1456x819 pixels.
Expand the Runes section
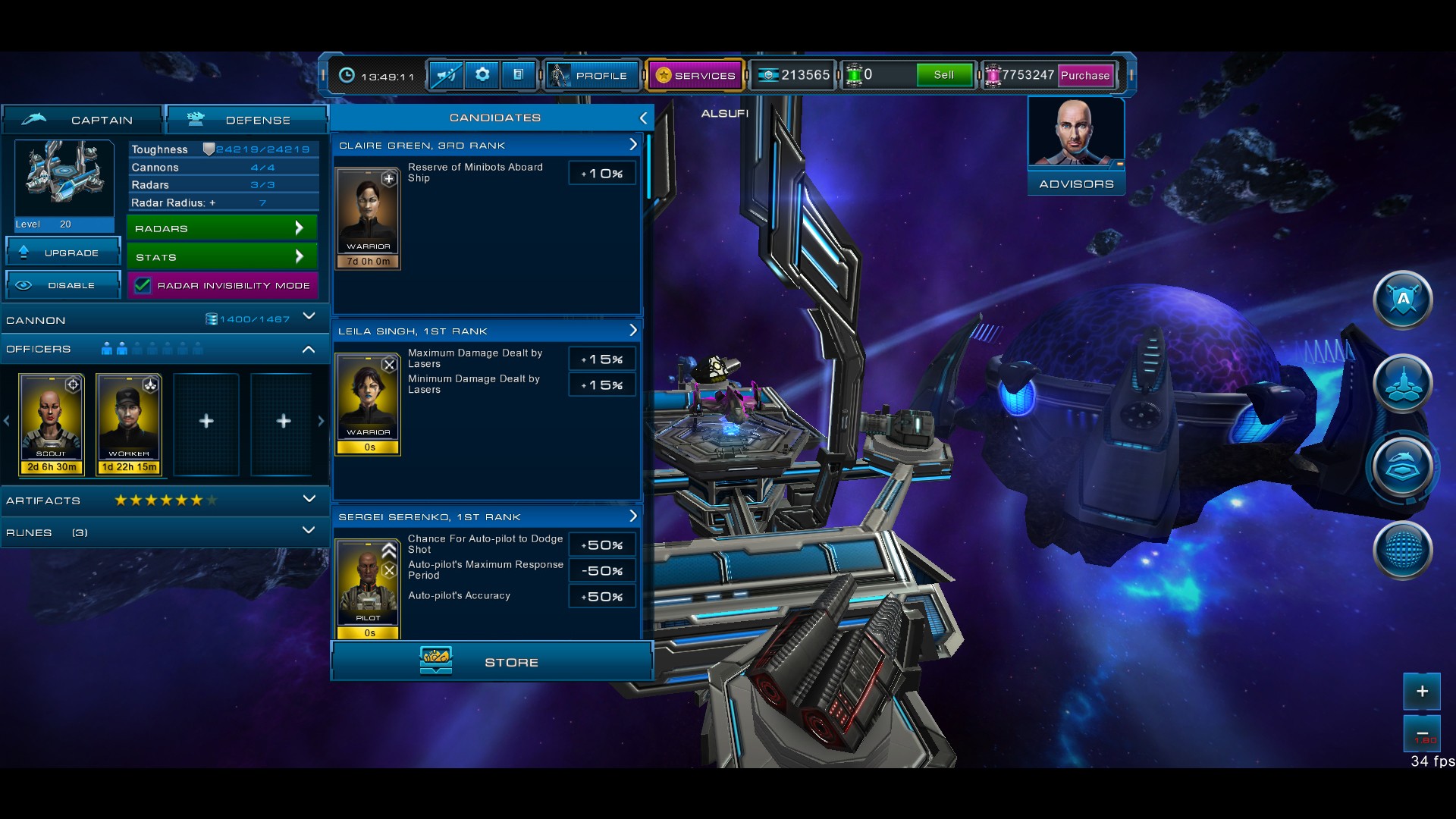[309, 531]
